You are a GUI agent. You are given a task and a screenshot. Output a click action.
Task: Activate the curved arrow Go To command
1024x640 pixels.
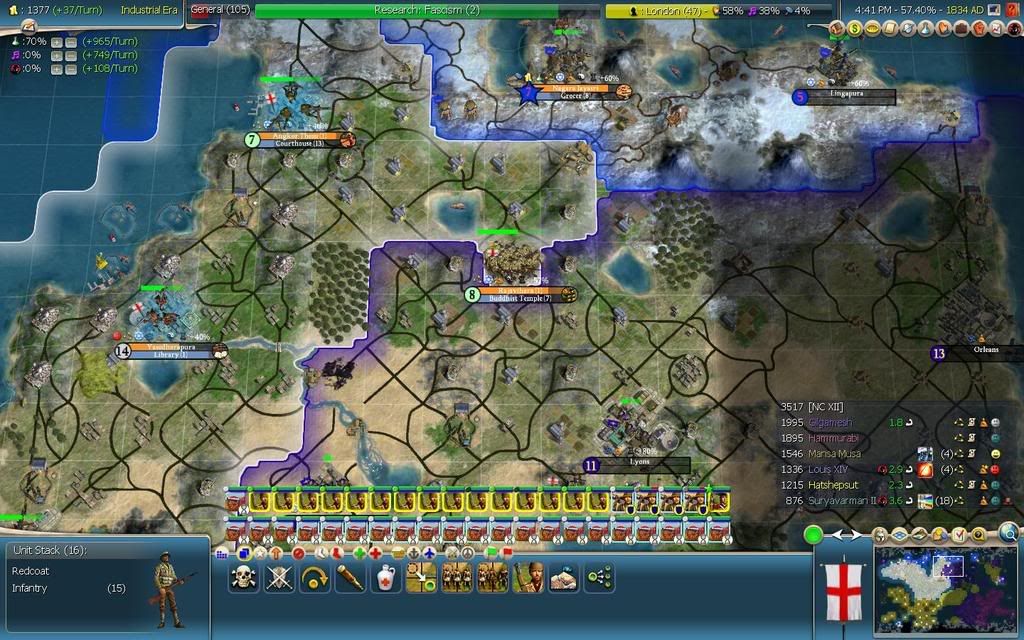tap(315, 578)
